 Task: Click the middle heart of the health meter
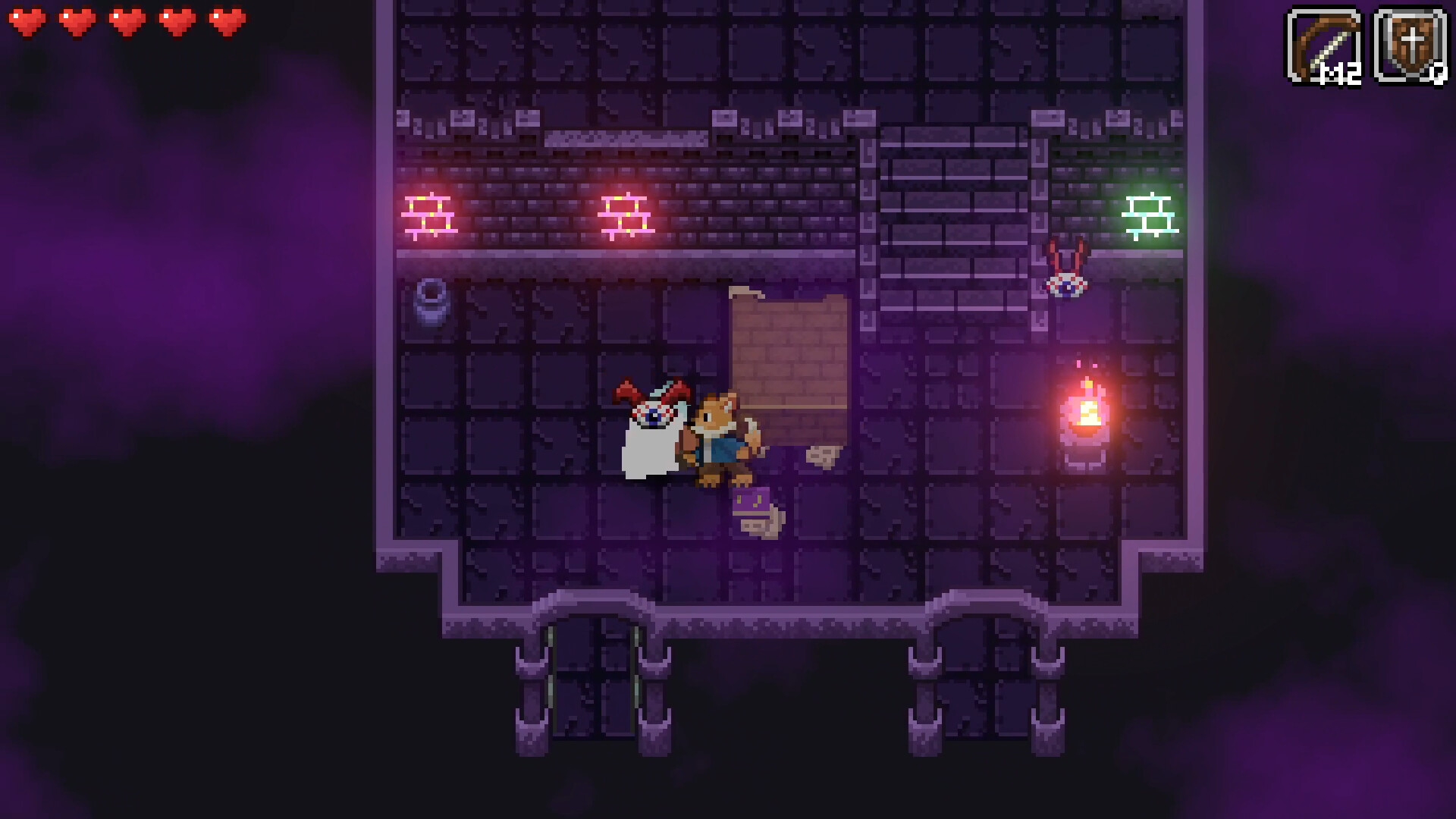(x=126, y=21)
